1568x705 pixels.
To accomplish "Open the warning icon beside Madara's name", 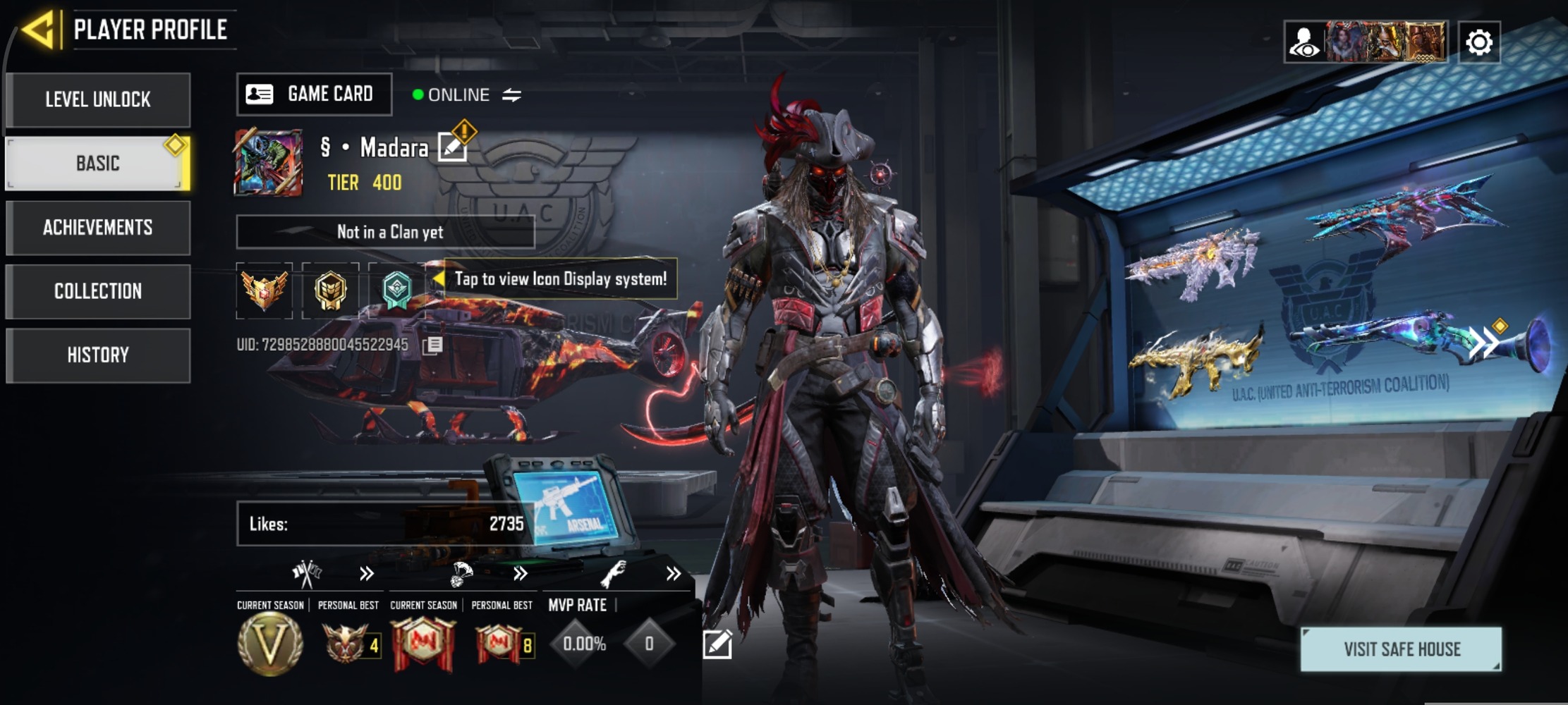I will tap(463, 130).
